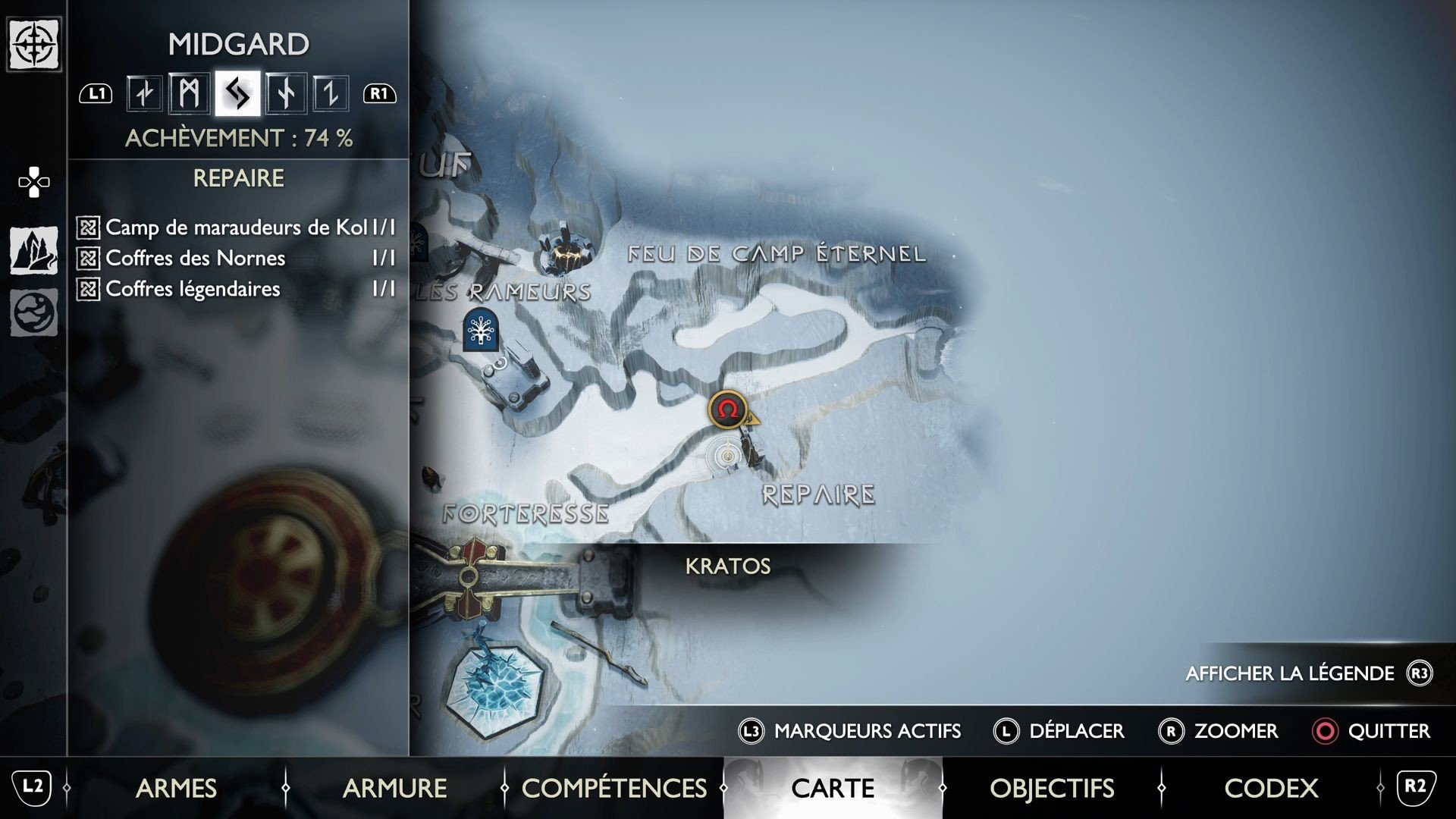Select the highlighted center rune tab for Repaire
The image size is (1456, 819).
click(237, 93)
